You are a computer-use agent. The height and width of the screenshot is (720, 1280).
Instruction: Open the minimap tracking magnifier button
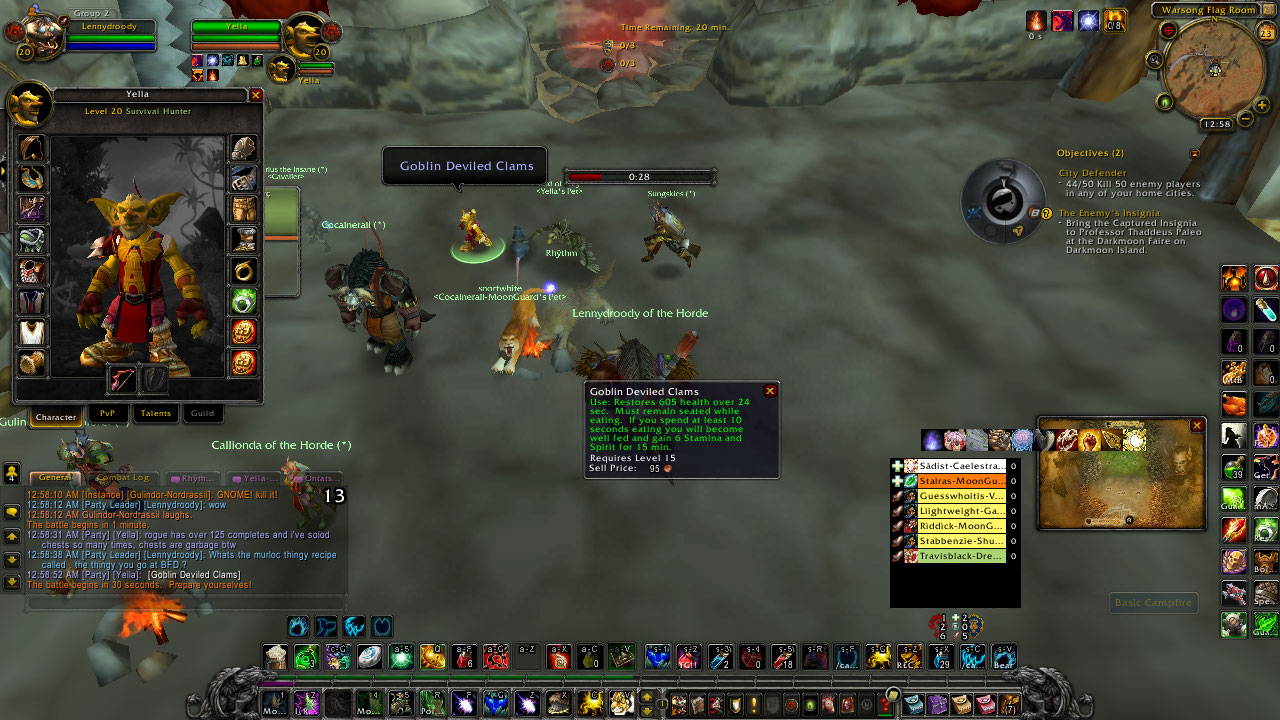point(1155,60)
